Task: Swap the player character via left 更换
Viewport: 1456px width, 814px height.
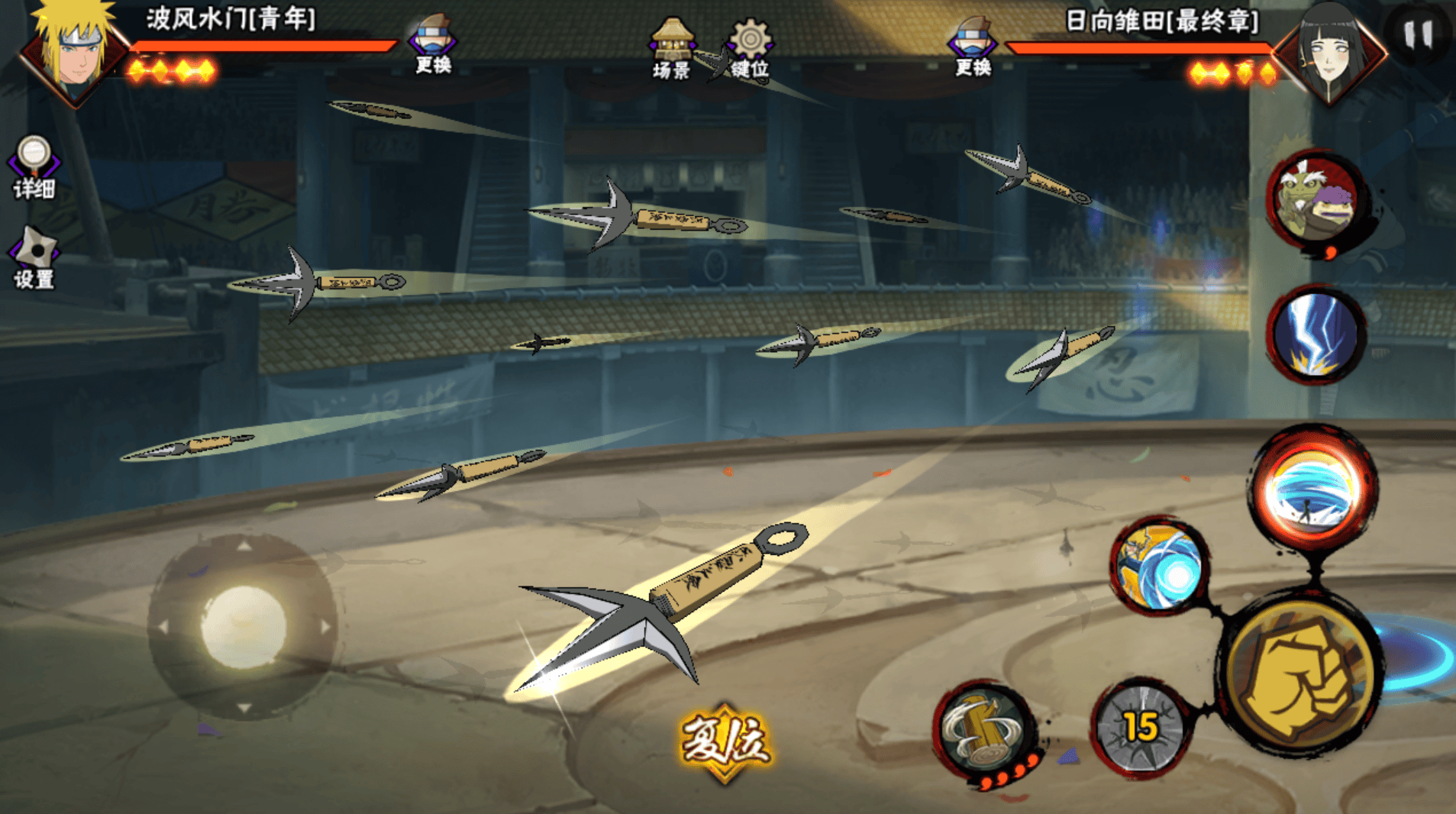Action: [x=433, y=44]
